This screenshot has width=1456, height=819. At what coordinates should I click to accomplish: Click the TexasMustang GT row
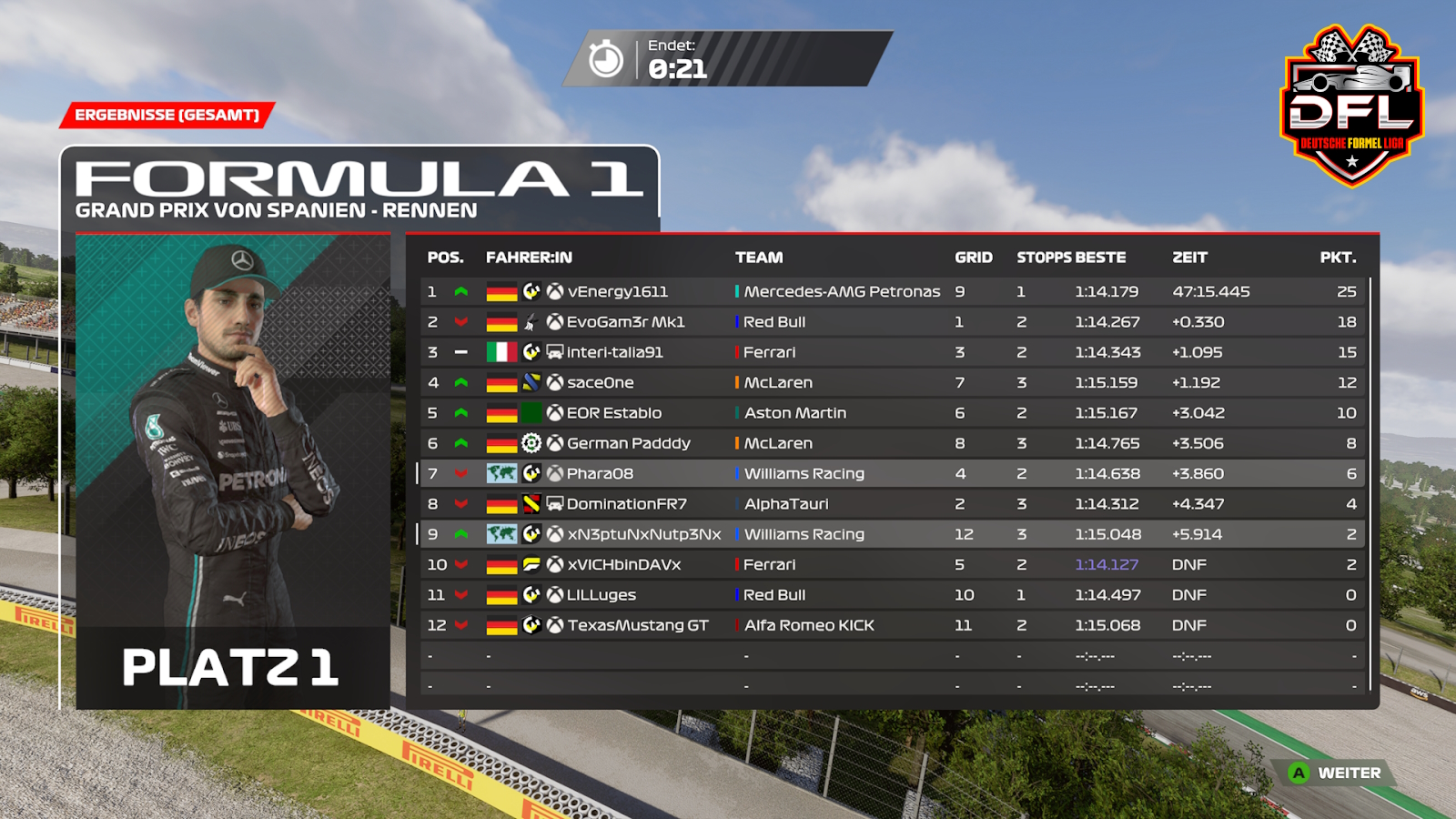click(x=637, y=625)
